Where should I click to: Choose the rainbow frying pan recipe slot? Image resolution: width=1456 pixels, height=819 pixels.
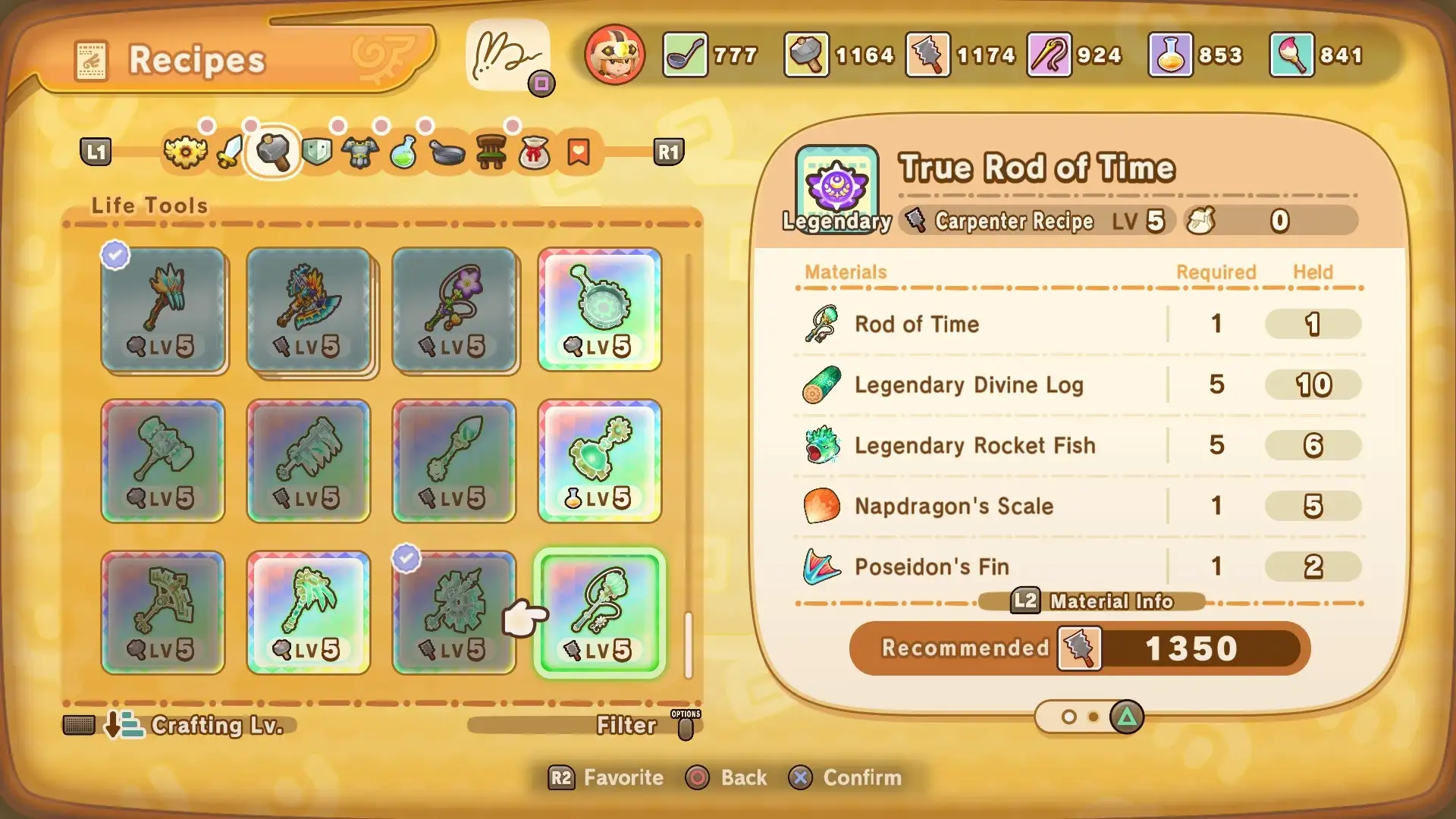tap(600, 309)
